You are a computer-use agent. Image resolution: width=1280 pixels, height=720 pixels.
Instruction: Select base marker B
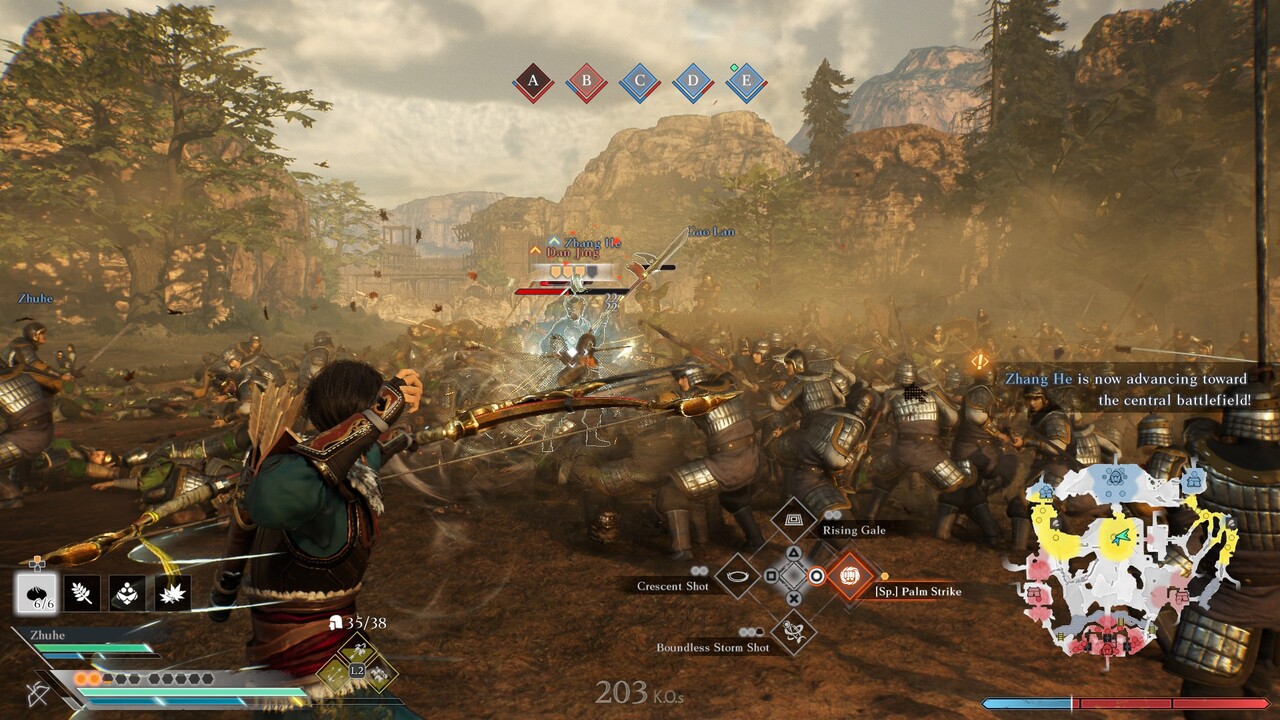coord(586,83)
